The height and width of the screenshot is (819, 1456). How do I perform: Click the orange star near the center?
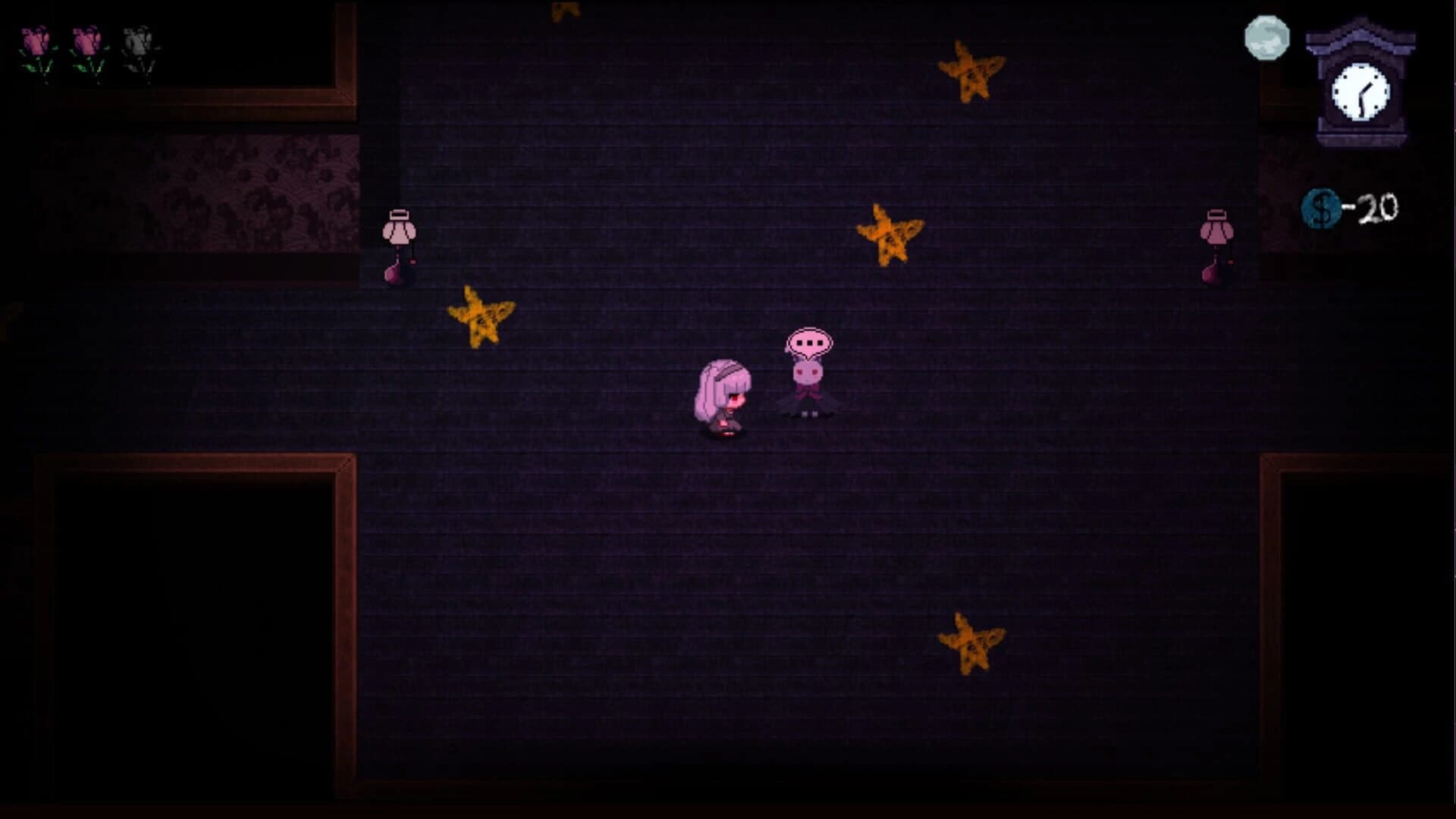point(889,235)
